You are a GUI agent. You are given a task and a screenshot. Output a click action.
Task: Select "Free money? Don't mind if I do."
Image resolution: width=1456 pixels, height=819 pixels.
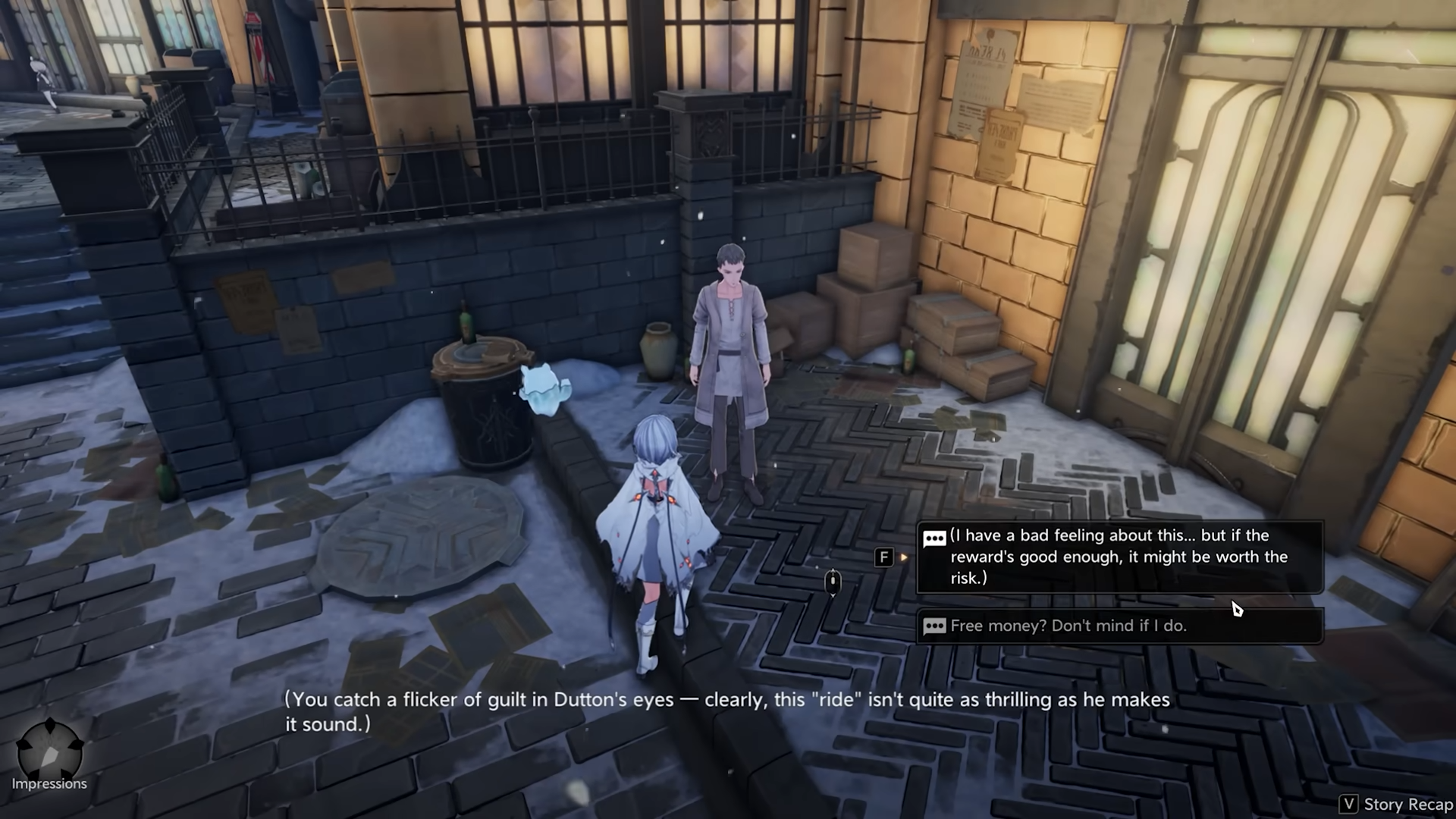click(1119, 626)
